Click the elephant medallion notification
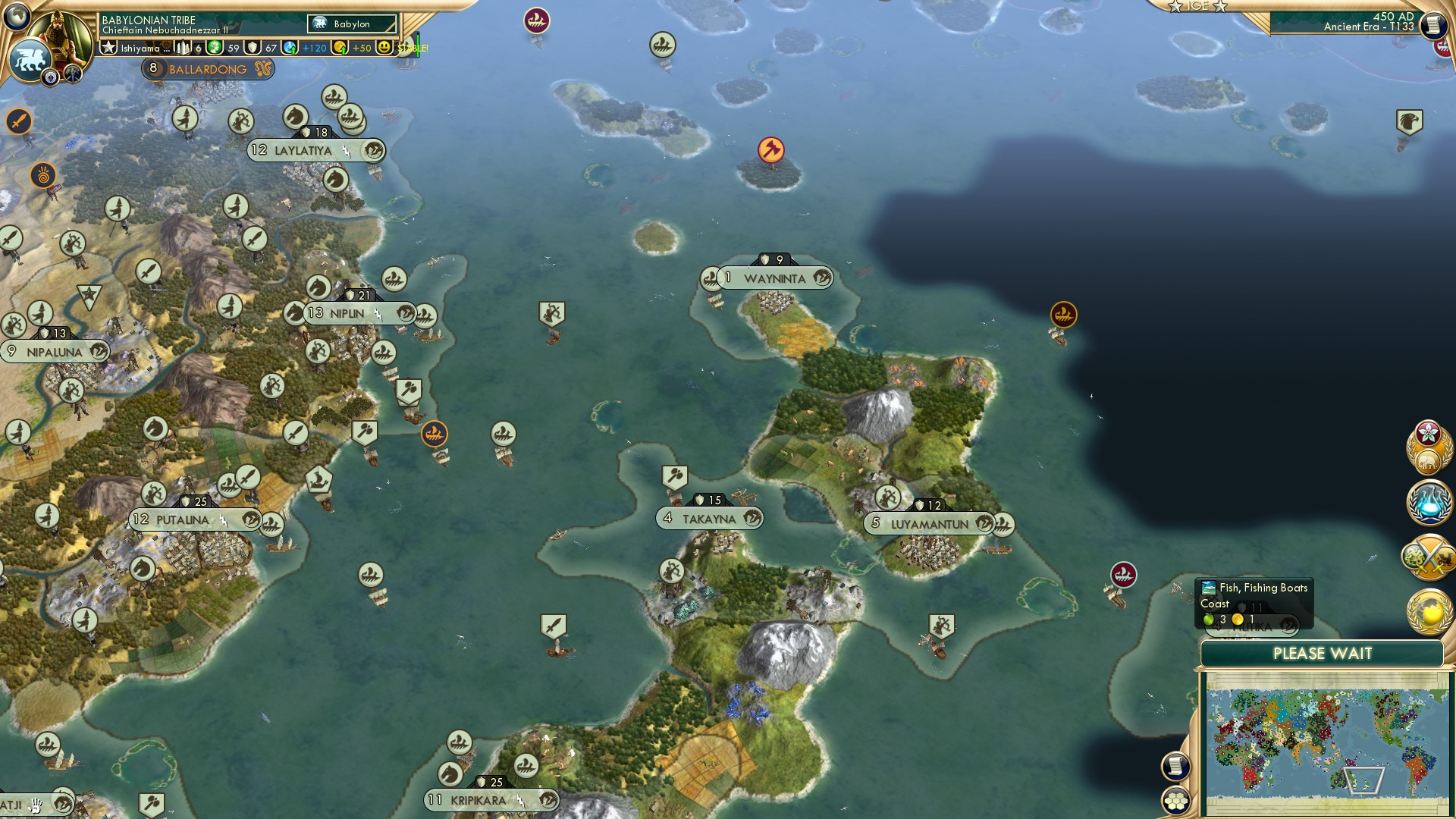 click(x=1428, y=460)
